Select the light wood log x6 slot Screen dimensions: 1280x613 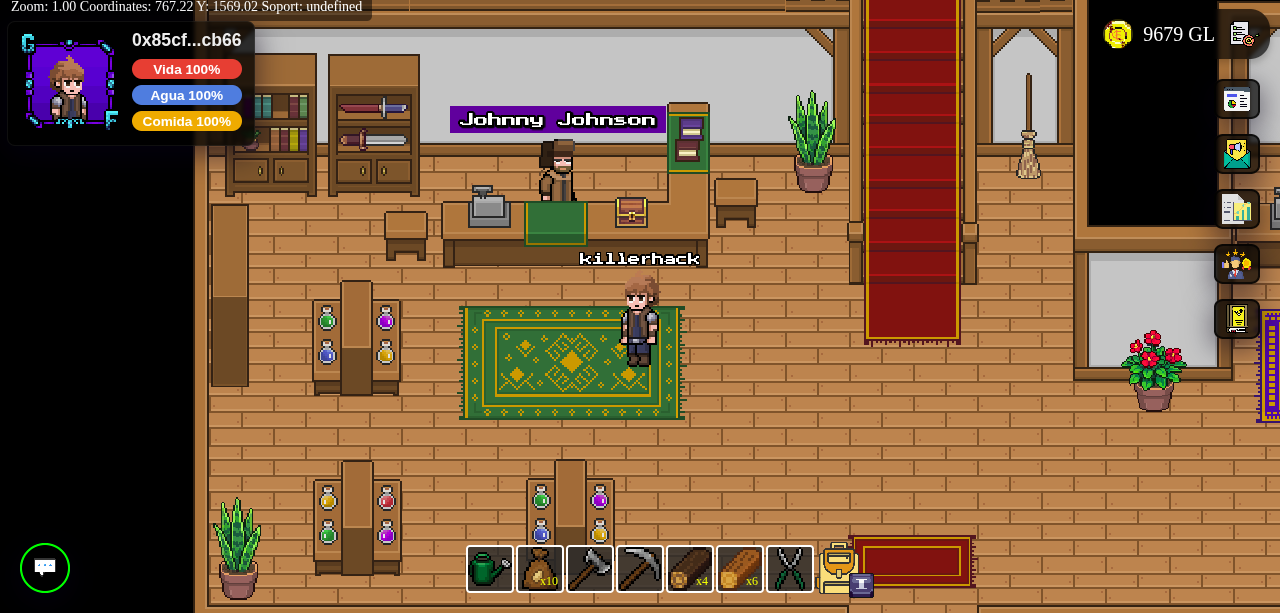pyautogui.click(x=740, y=569)
